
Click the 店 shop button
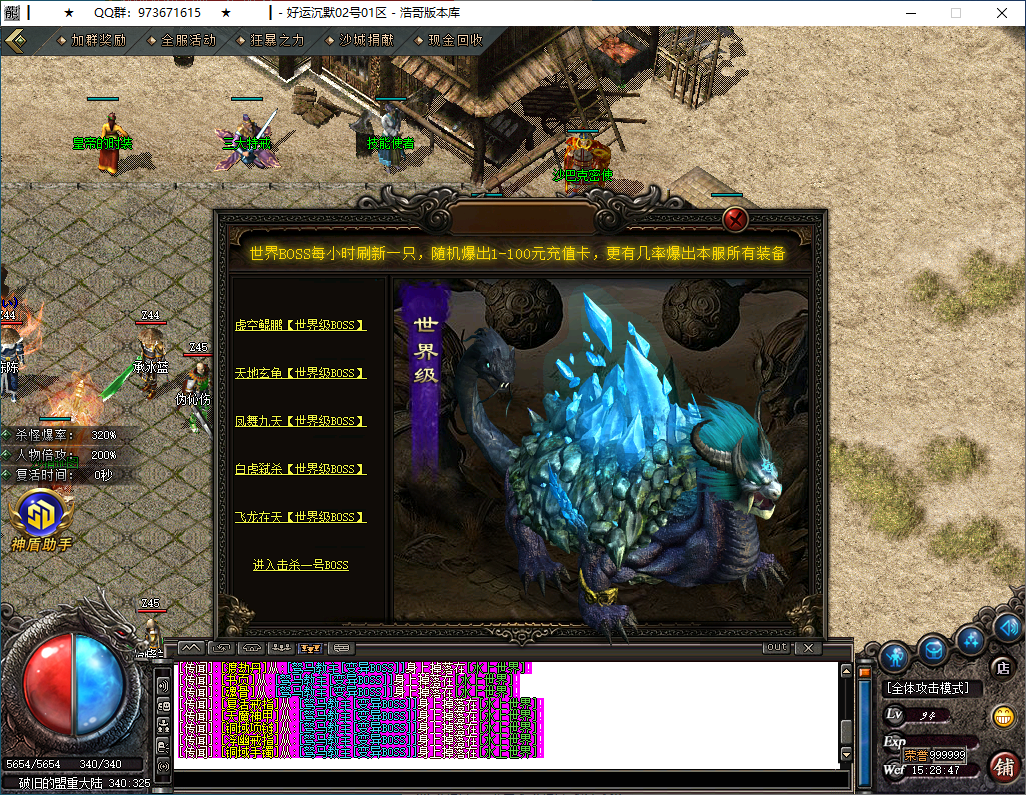[x=1001, y=667]
